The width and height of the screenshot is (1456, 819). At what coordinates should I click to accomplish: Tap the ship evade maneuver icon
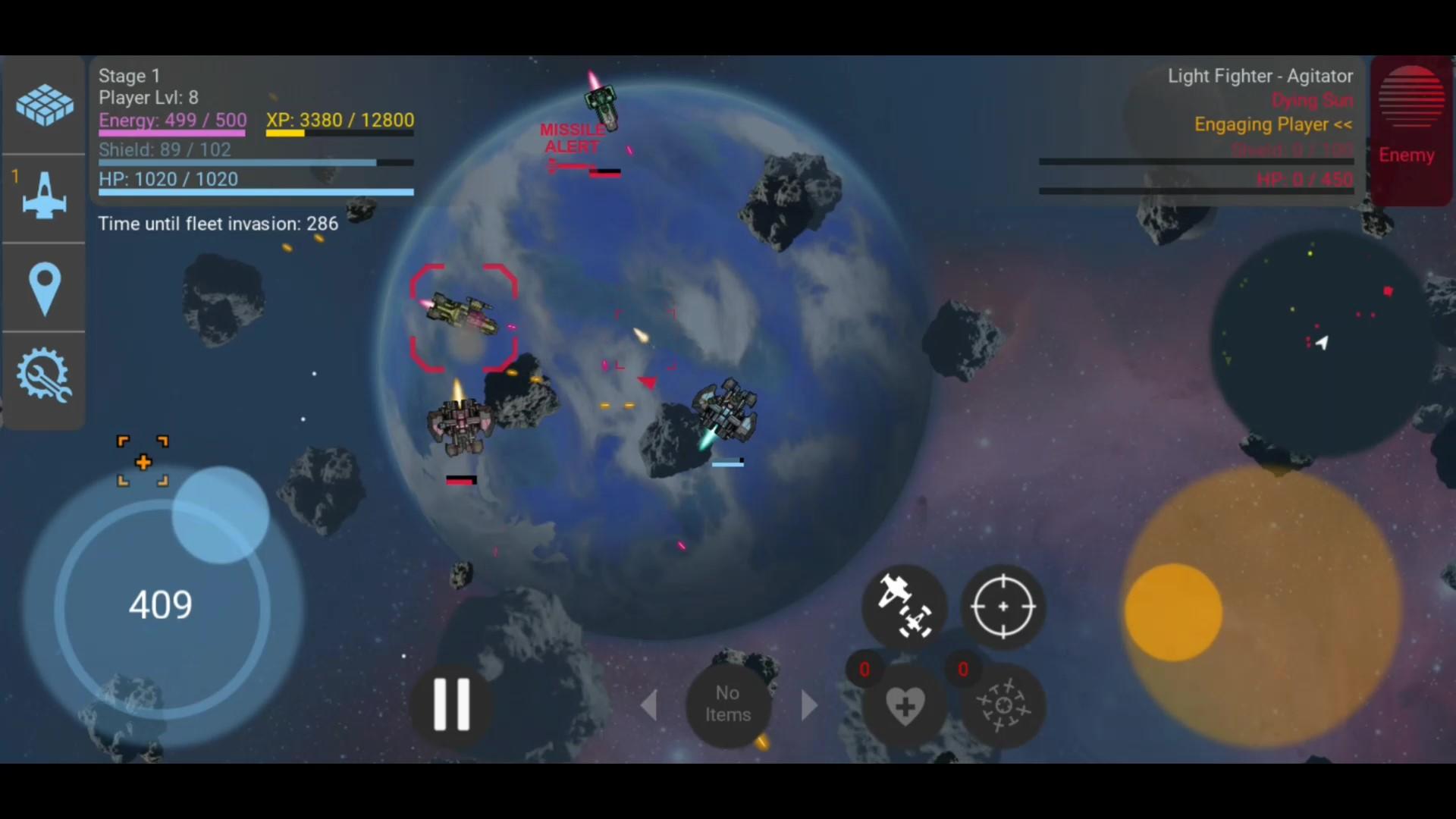tap(905, 607)
